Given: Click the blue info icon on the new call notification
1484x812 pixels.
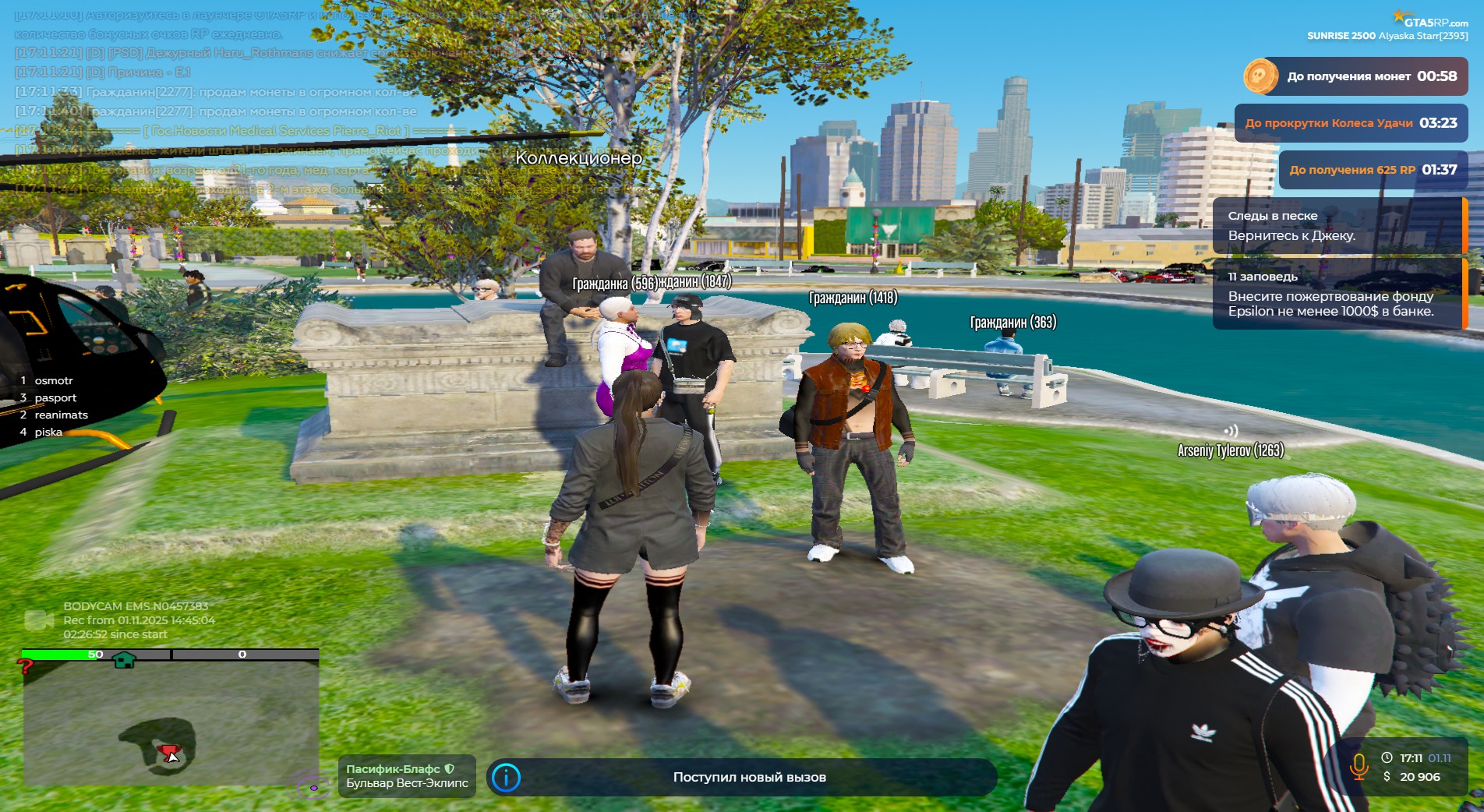Looking at the screenshot, I should [507, 777].
